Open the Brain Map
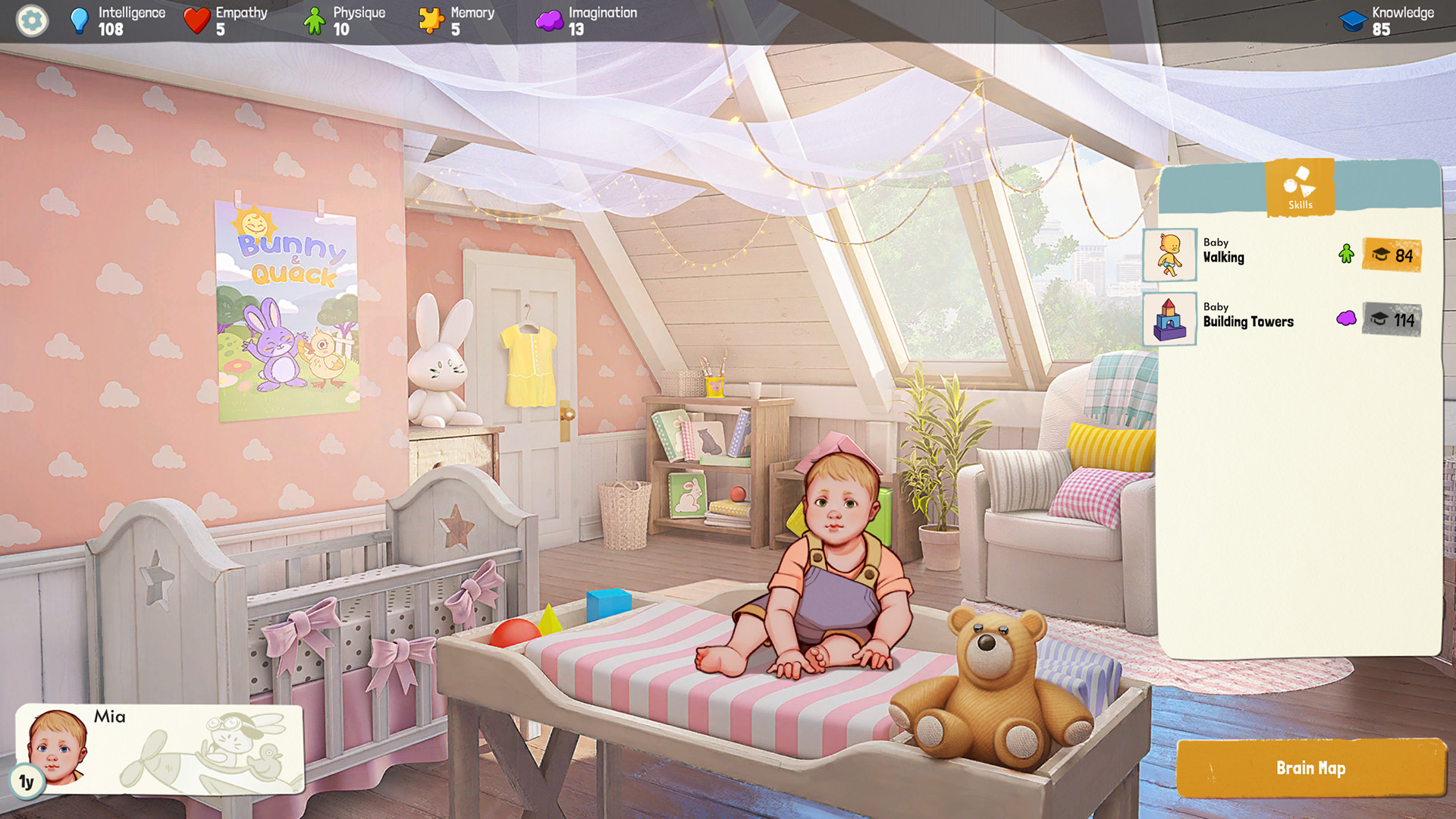The height and width of the screenshot is (819, 1456). (1310, 767)
